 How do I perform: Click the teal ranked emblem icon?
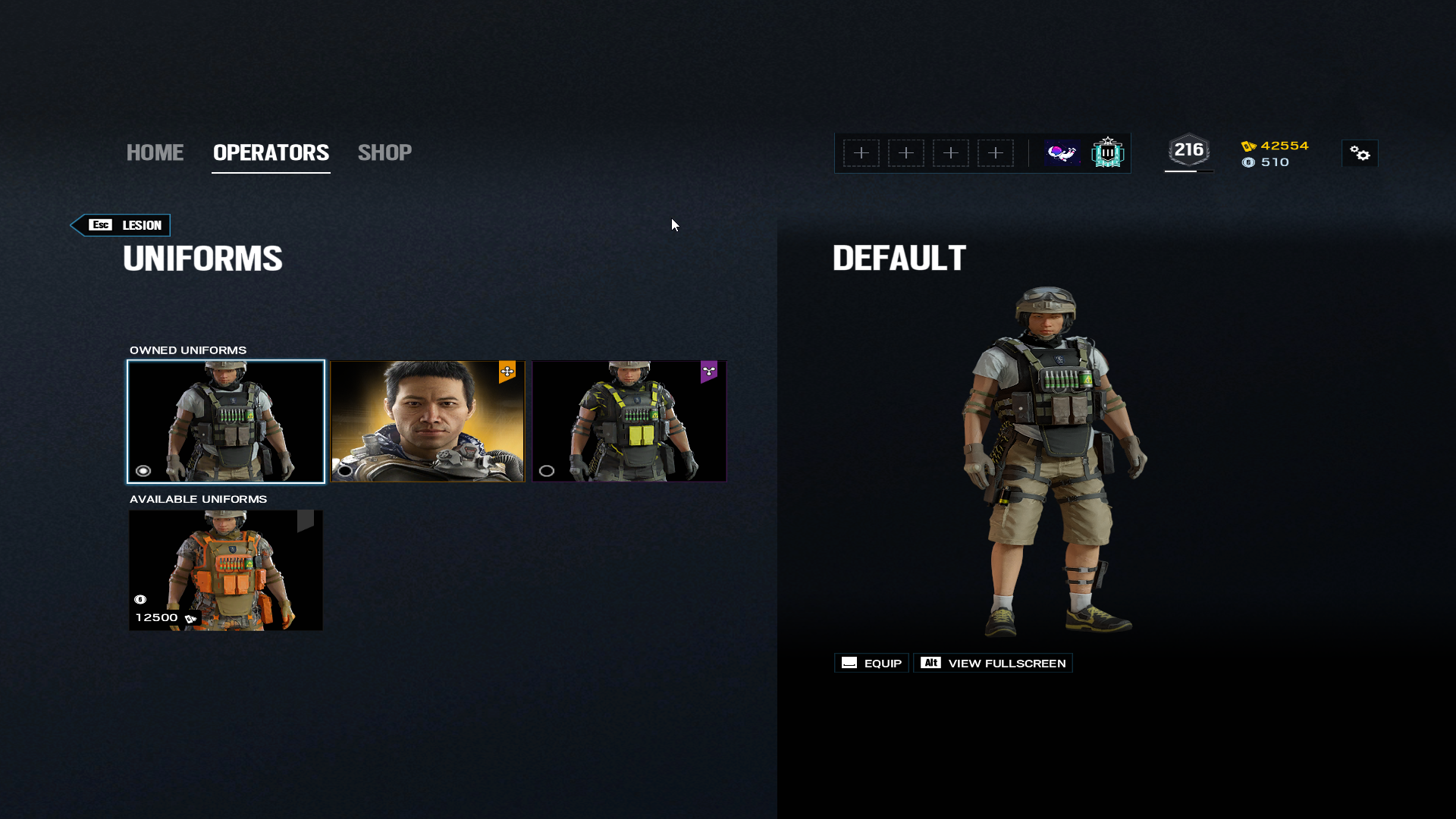[x=1107, y=153]
